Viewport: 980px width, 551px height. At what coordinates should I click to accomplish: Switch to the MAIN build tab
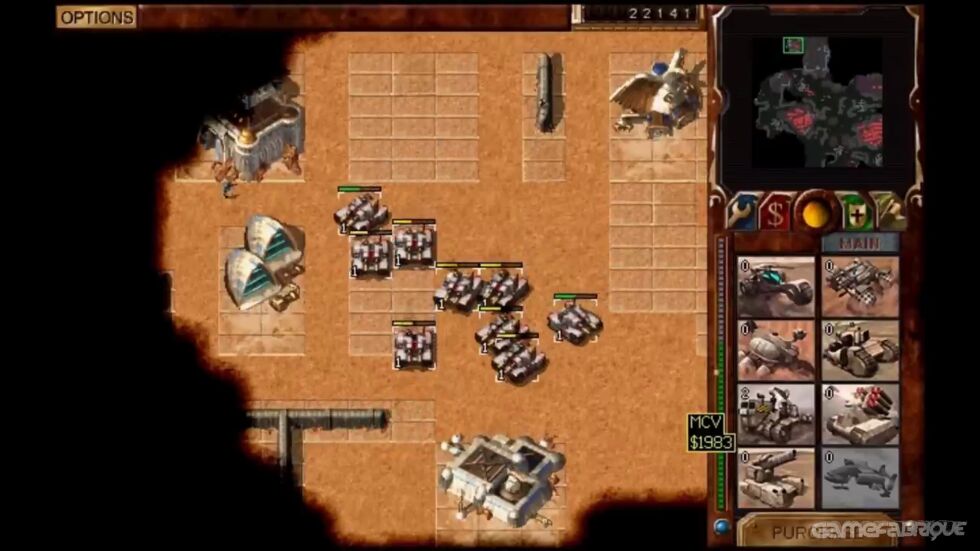tap(860, 243)
